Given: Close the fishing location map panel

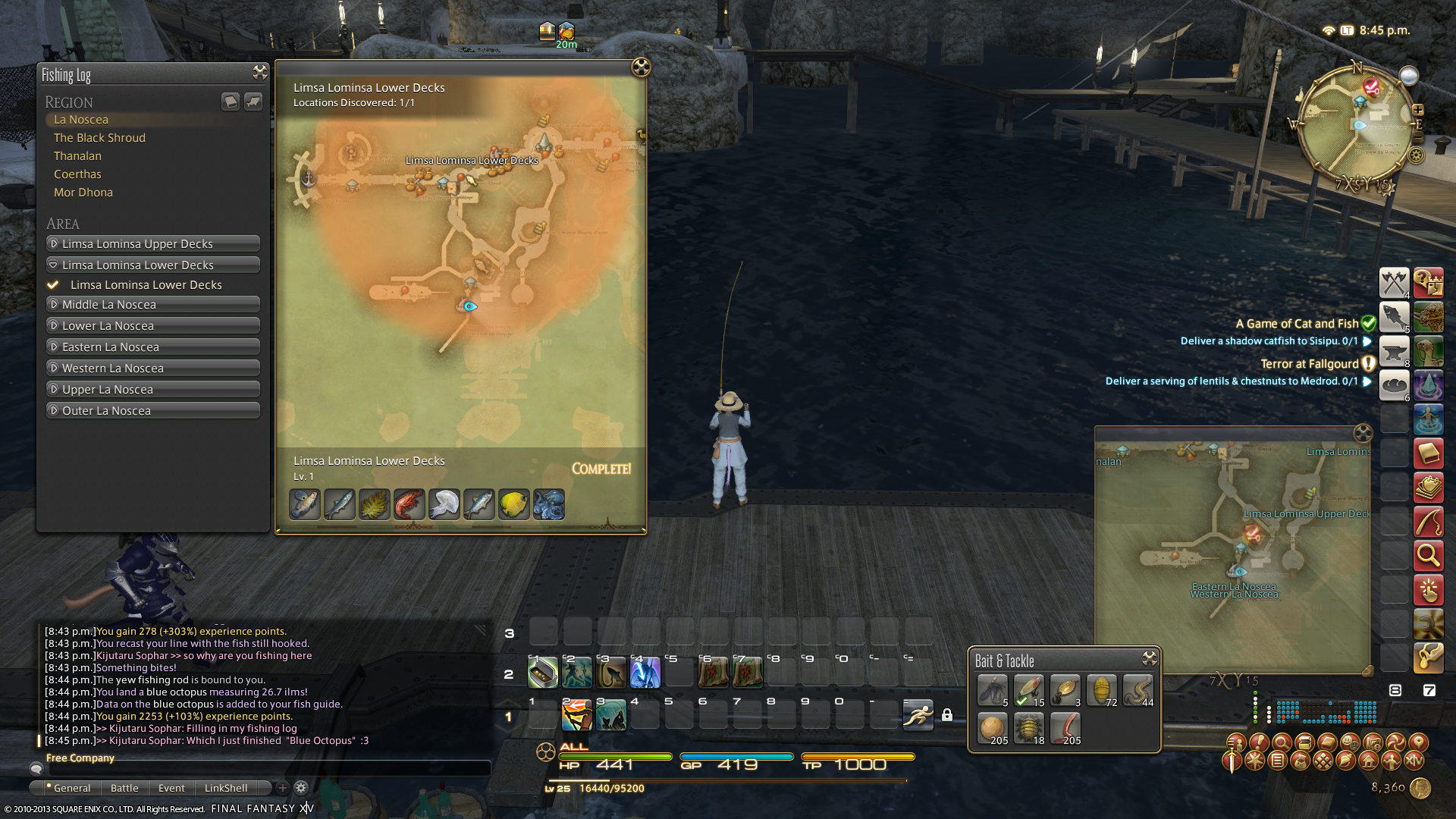Looking at the screenshot, I should [x=641, y=67].
